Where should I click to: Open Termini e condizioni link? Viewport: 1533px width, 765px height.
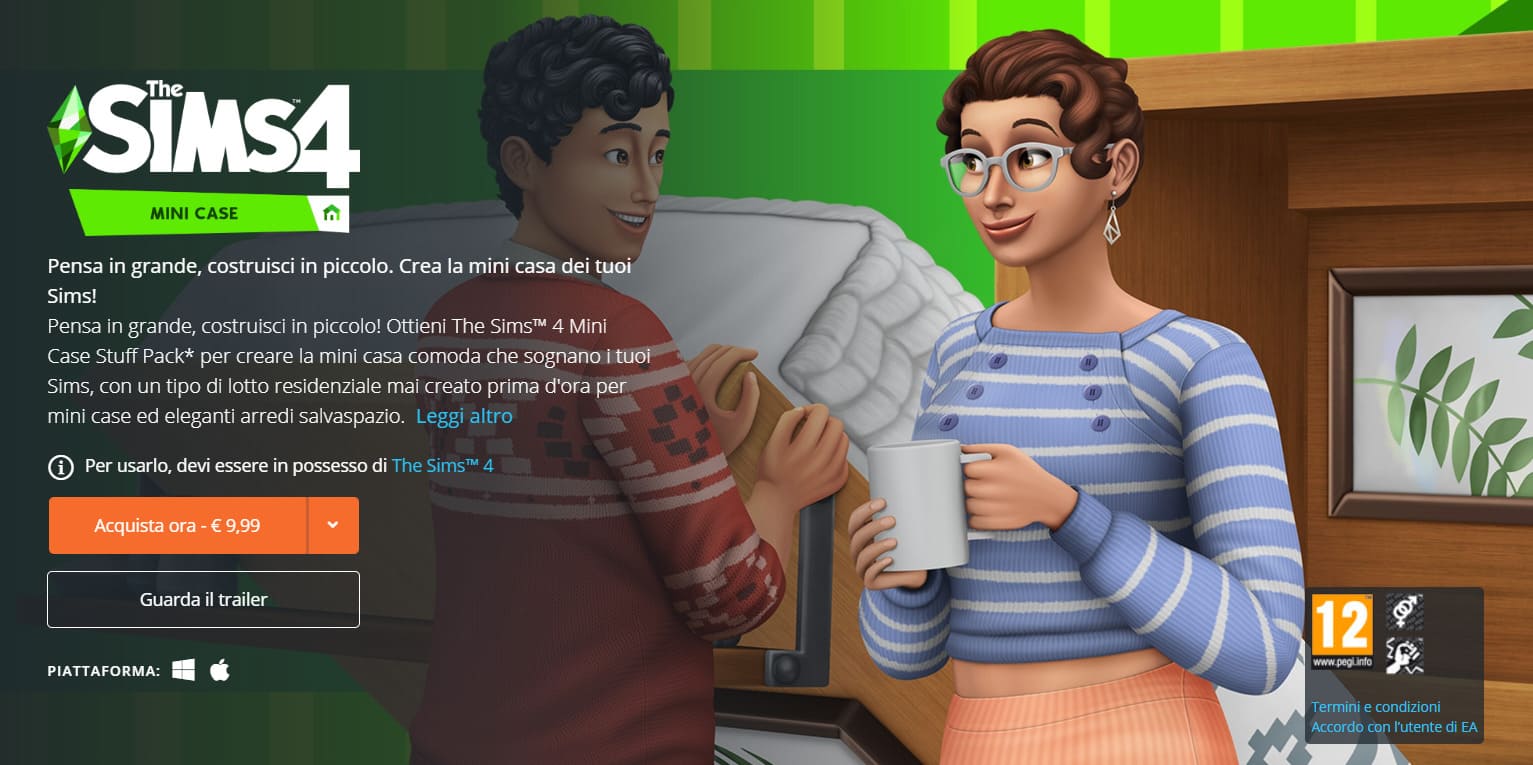click(x=1375, y=707)
